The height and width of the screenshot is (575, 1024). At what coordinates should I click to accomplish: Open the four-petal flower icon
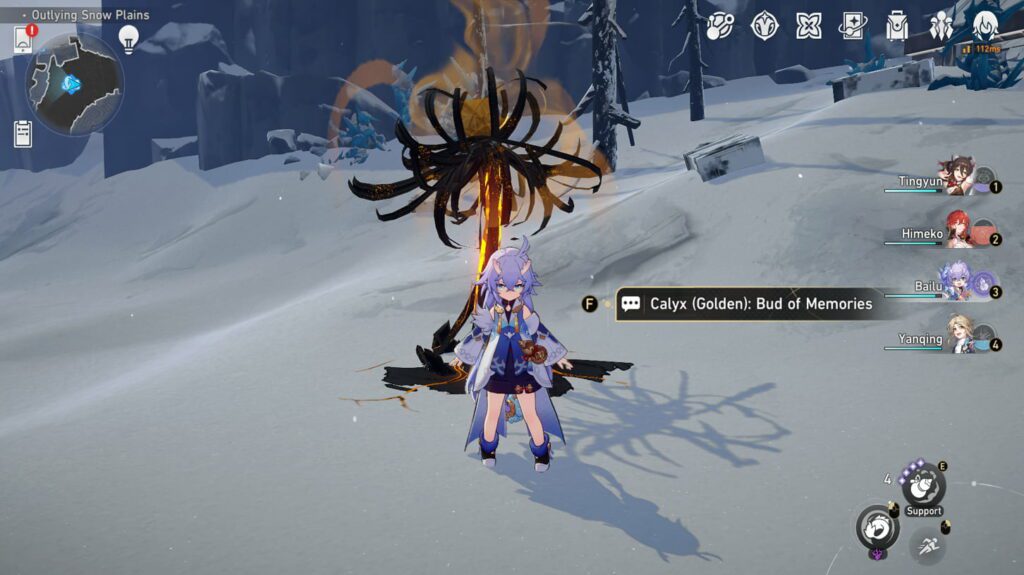(x=809, y=25)
